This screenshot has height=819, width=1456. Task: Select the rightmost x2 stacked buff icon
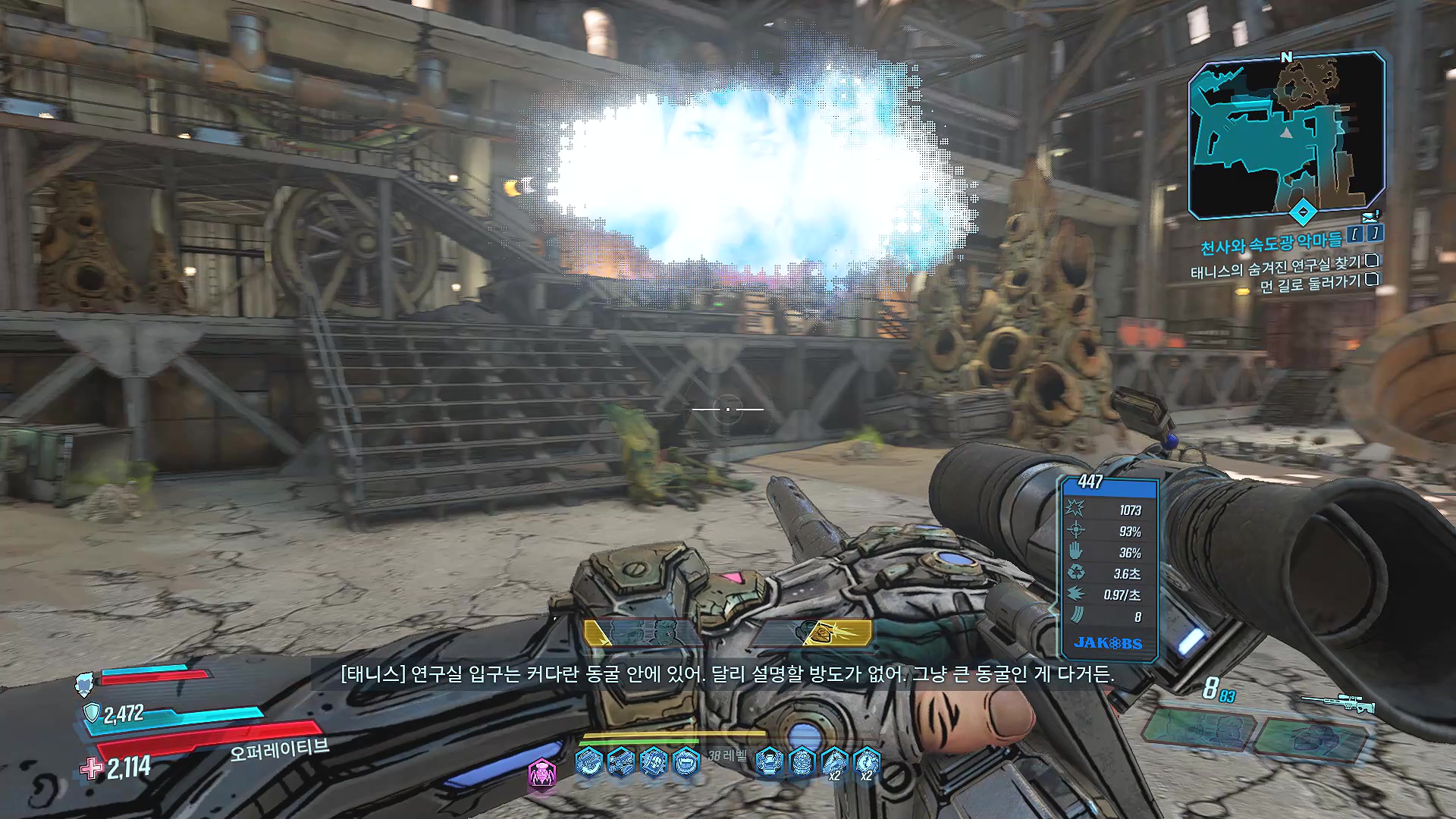tap(866, 763)
